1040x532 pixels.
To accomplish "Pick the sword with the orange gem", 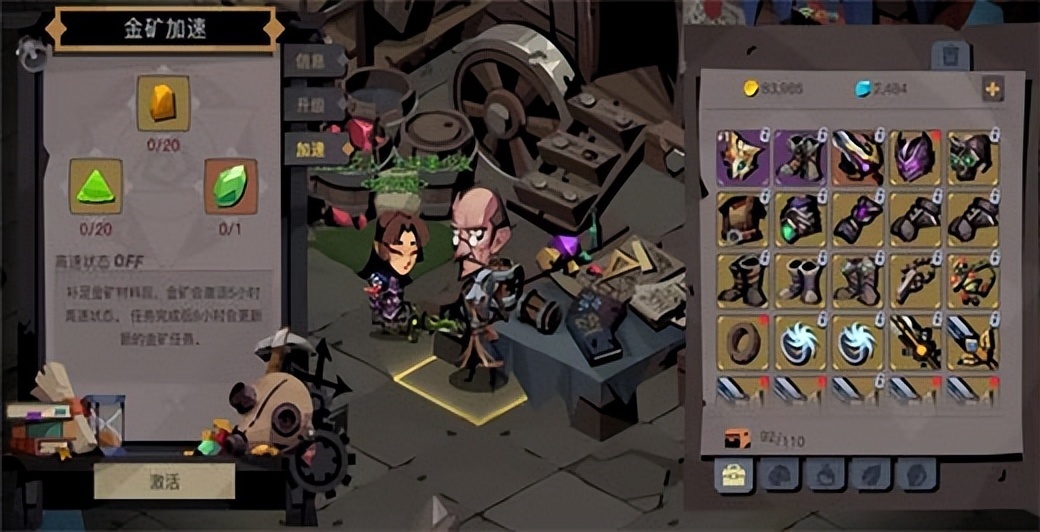I will (x=915, y=341).
